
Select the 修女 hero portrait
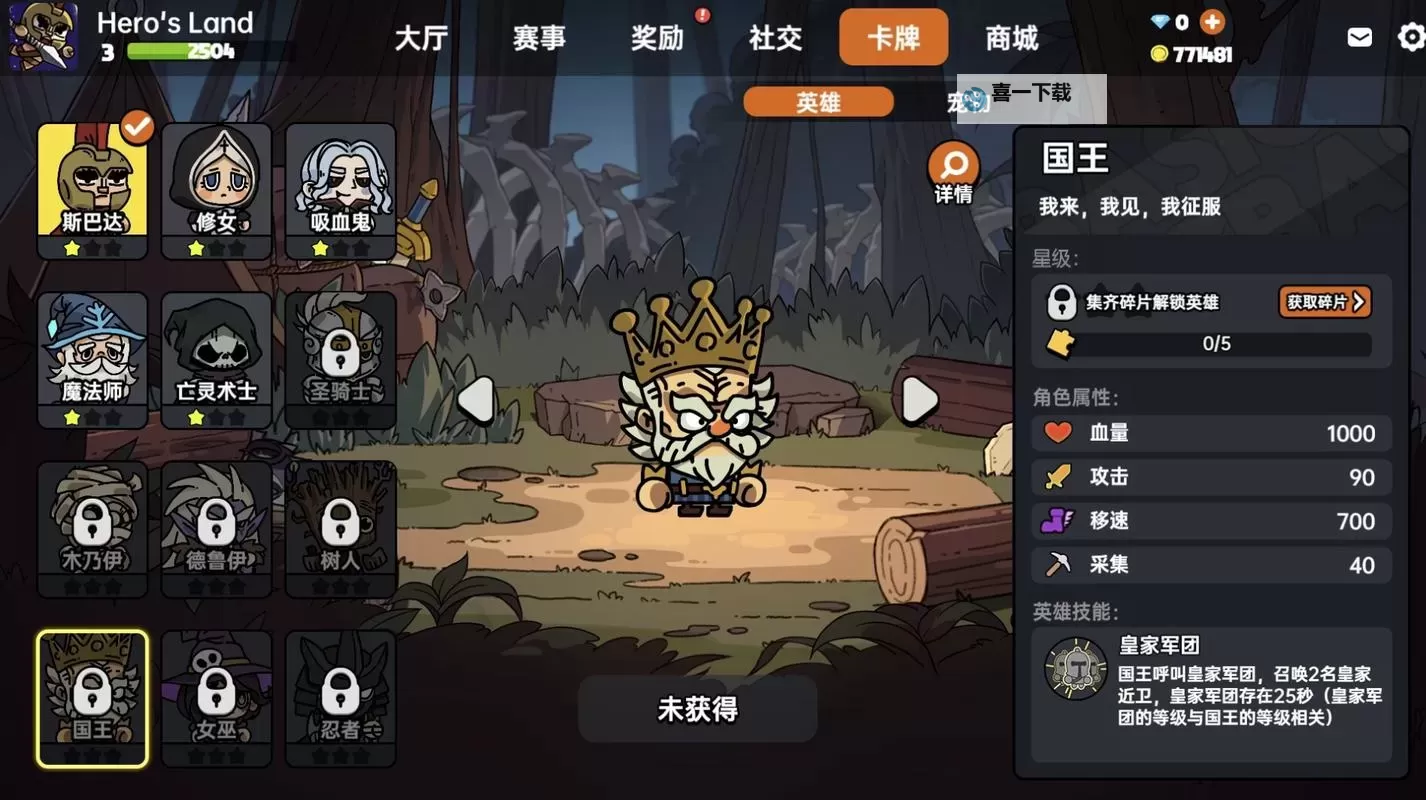click(216, 185)
